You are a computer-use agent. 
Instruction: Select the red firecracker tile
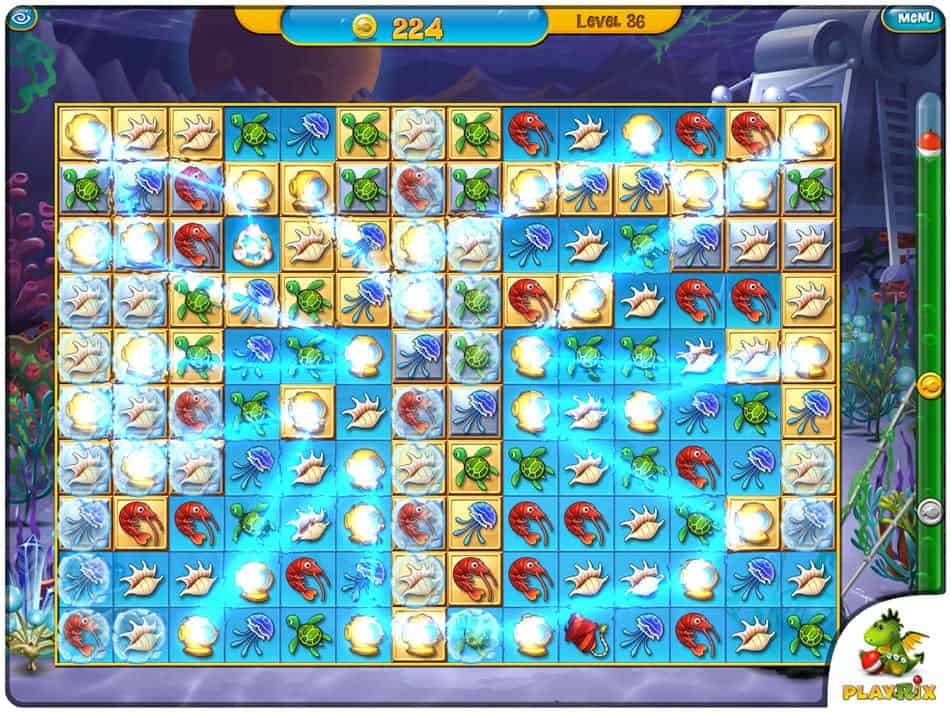[585, 630]
